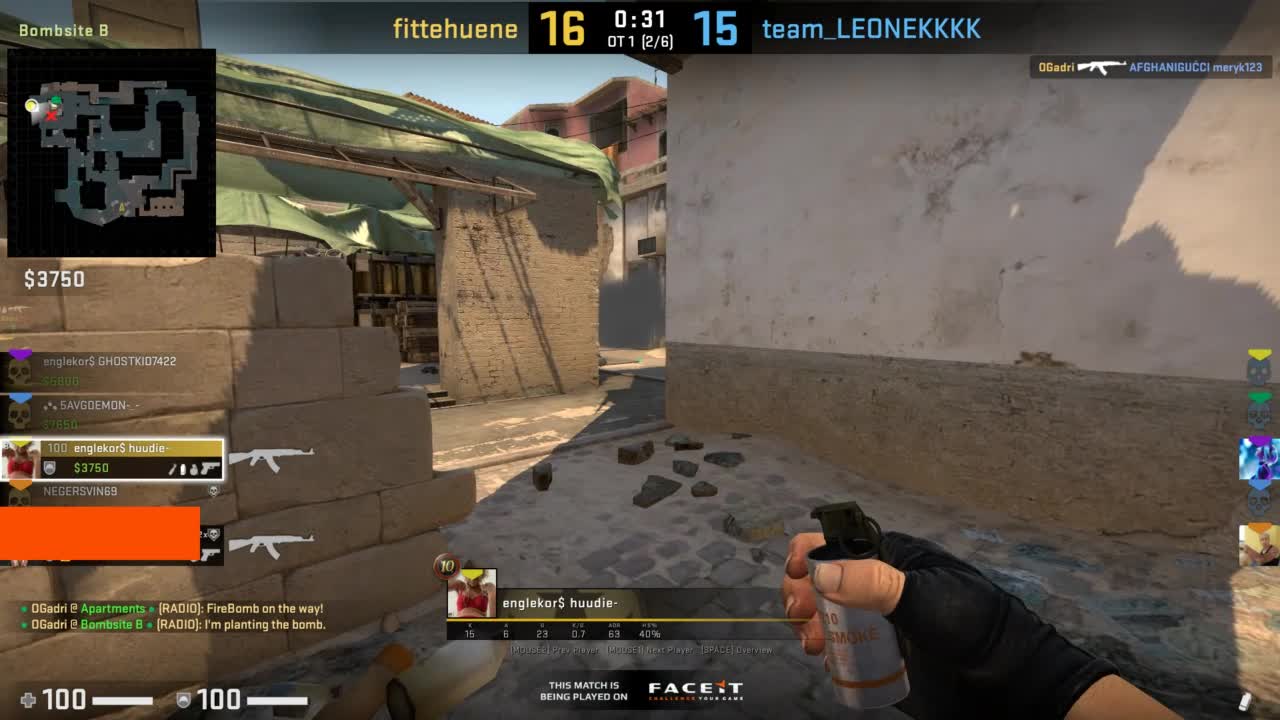The height and width of the screenshot is (720, 1280).
Task: Click the fittehuene team name
Action: coord(455,29)
